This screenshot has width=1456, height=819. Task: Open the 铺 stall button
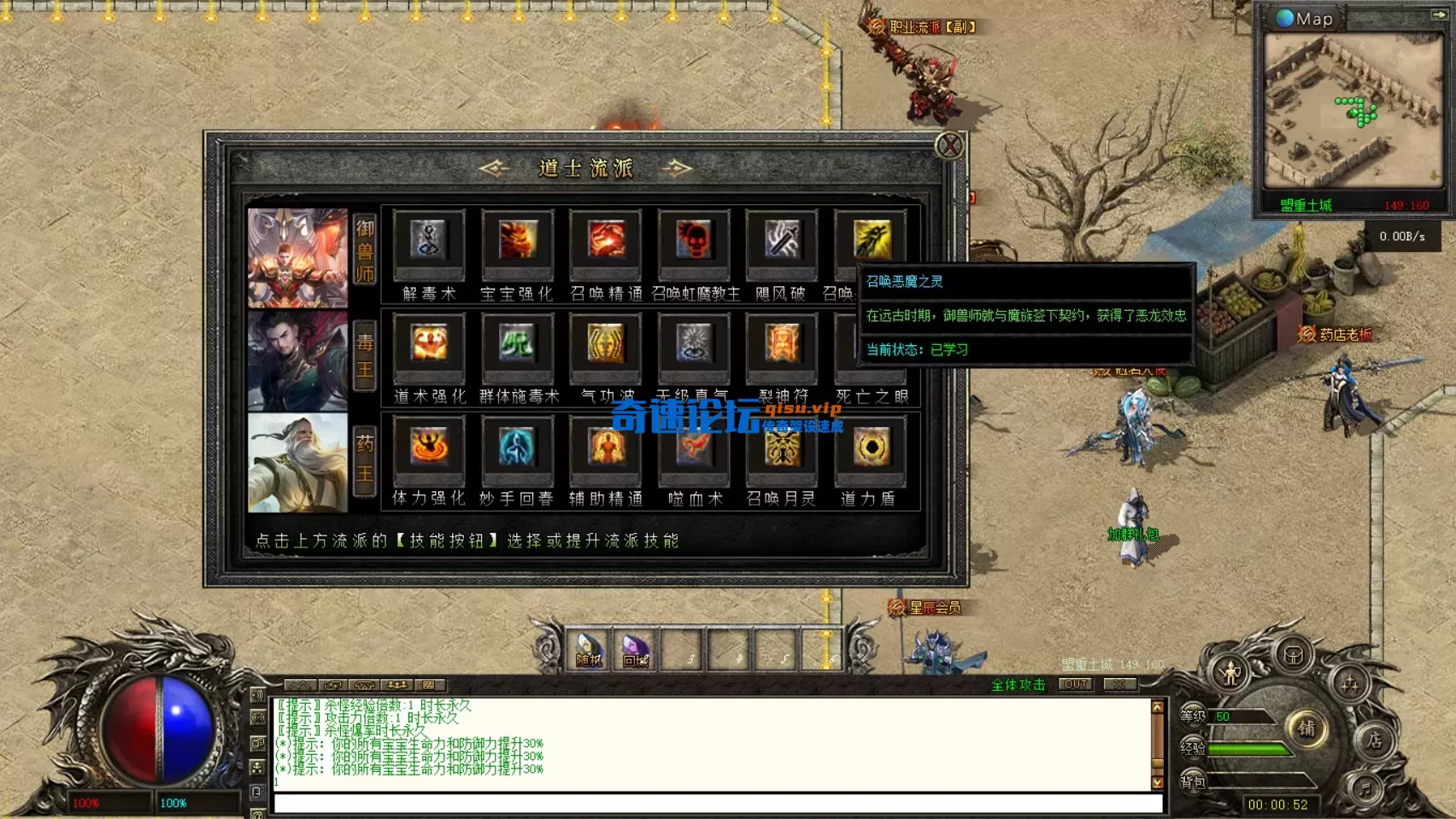pos(1306,728)
